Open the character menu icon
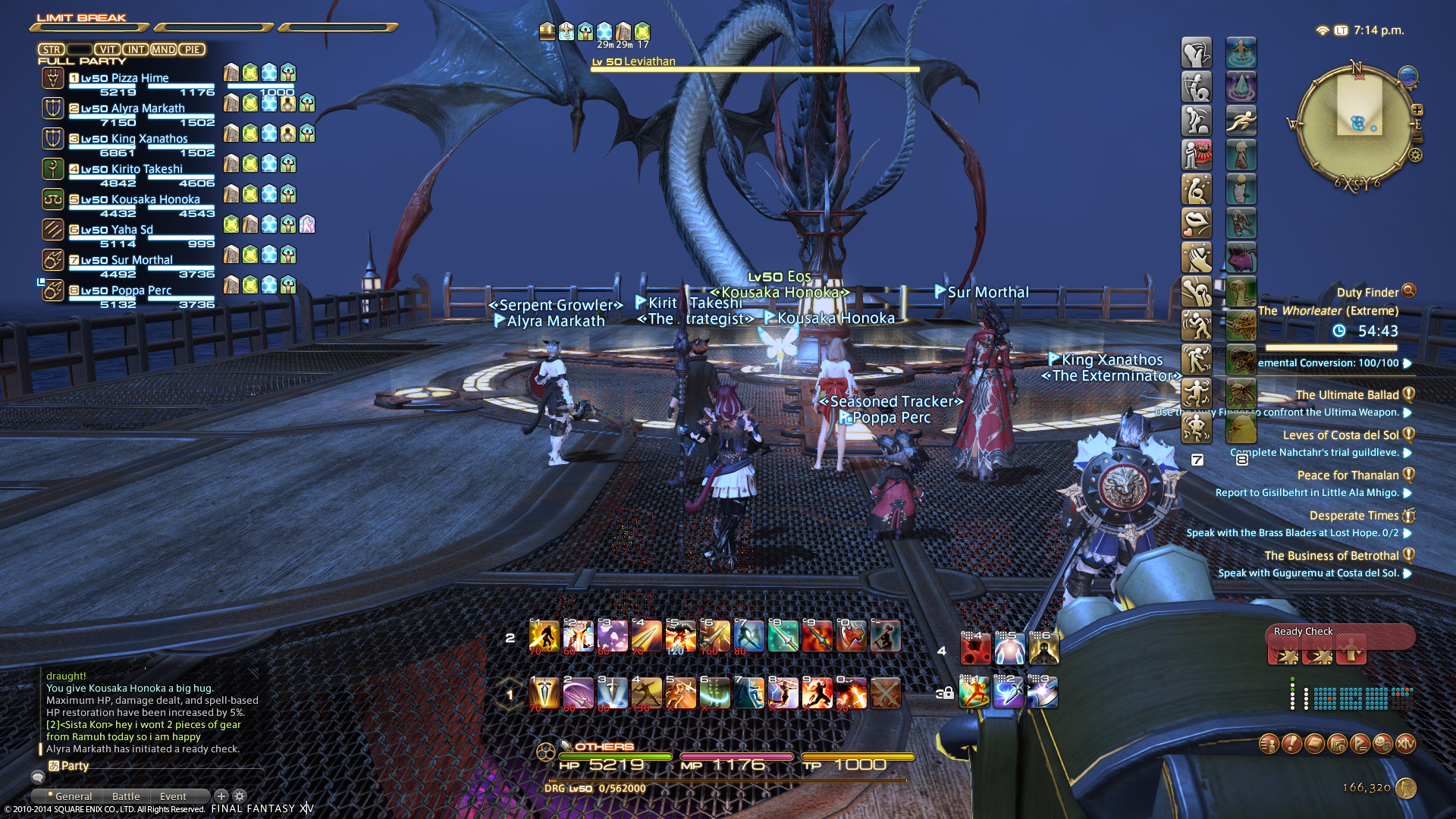 (x=1269, y=744)
